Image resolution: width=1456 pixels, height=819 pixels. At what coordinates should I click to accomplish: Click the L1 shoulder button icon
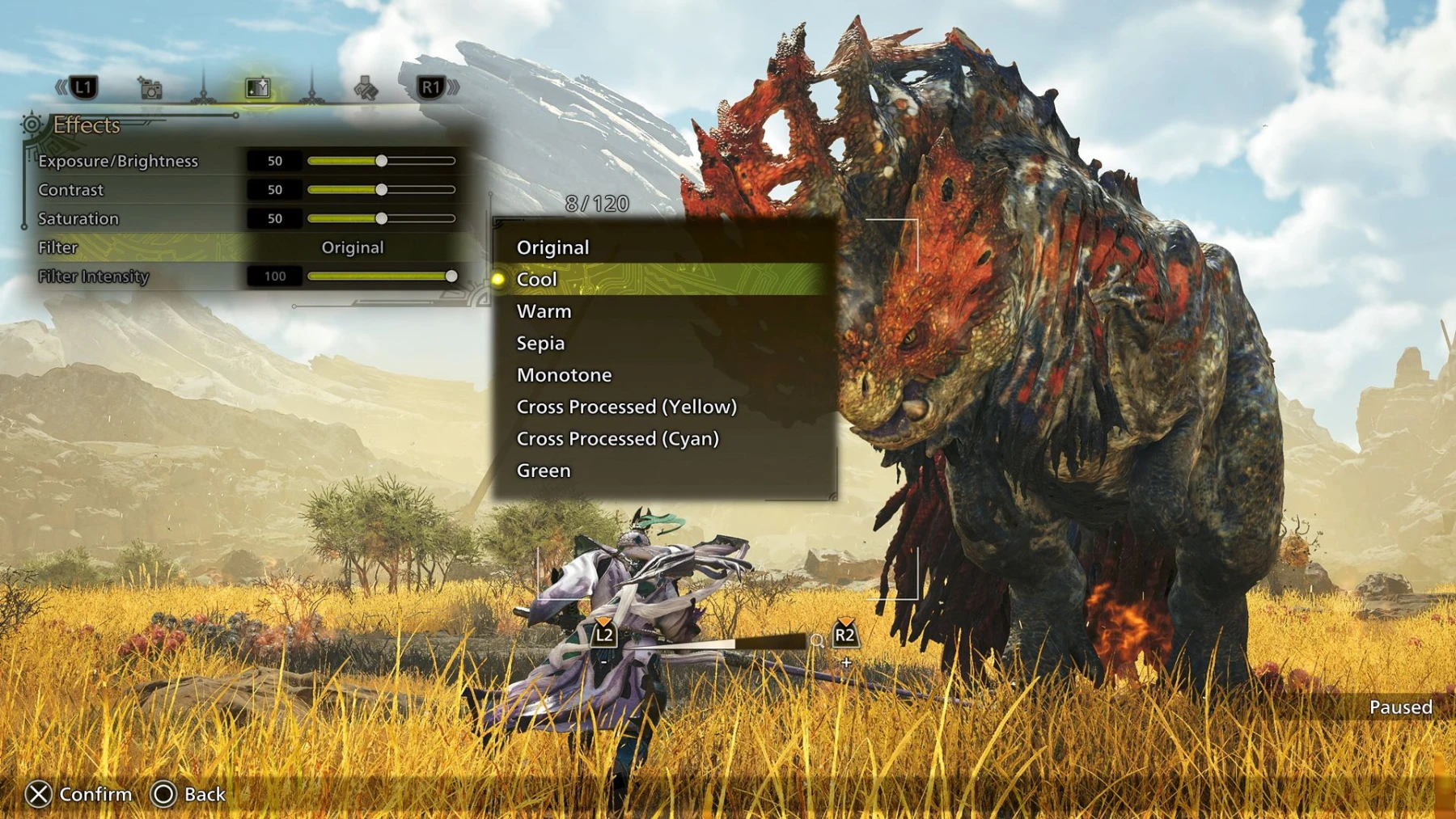pyautogui.click(x=83, y=89)
